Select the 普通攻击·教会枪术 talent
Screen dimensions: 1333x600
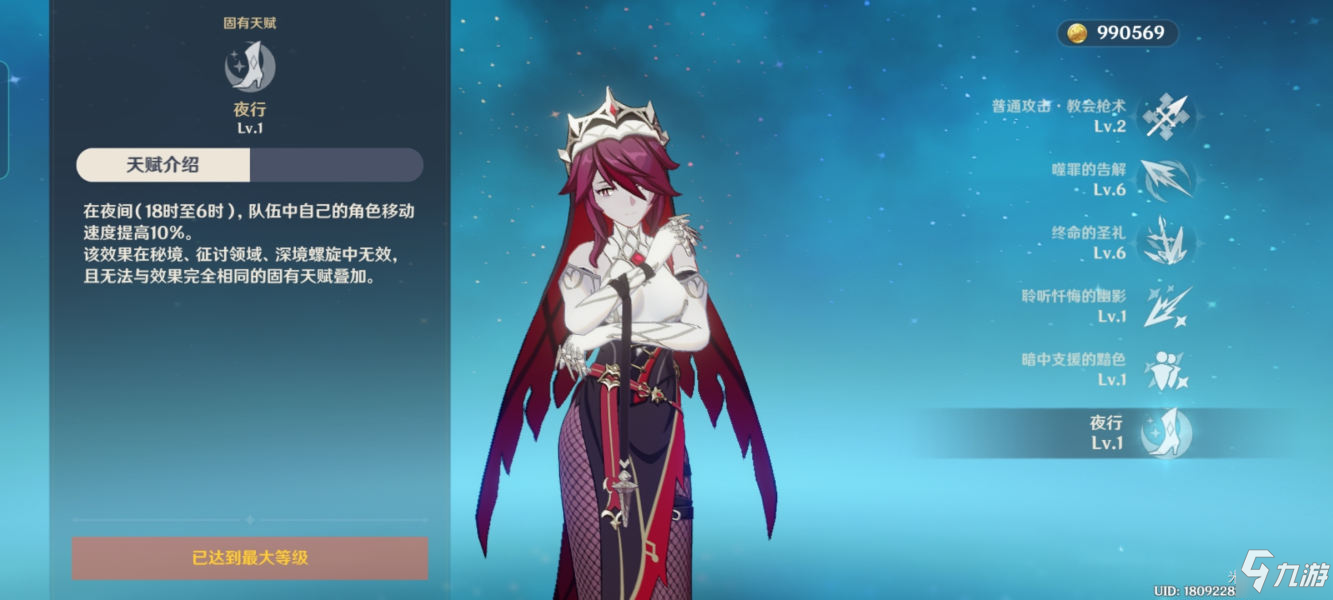(1166, 116)
